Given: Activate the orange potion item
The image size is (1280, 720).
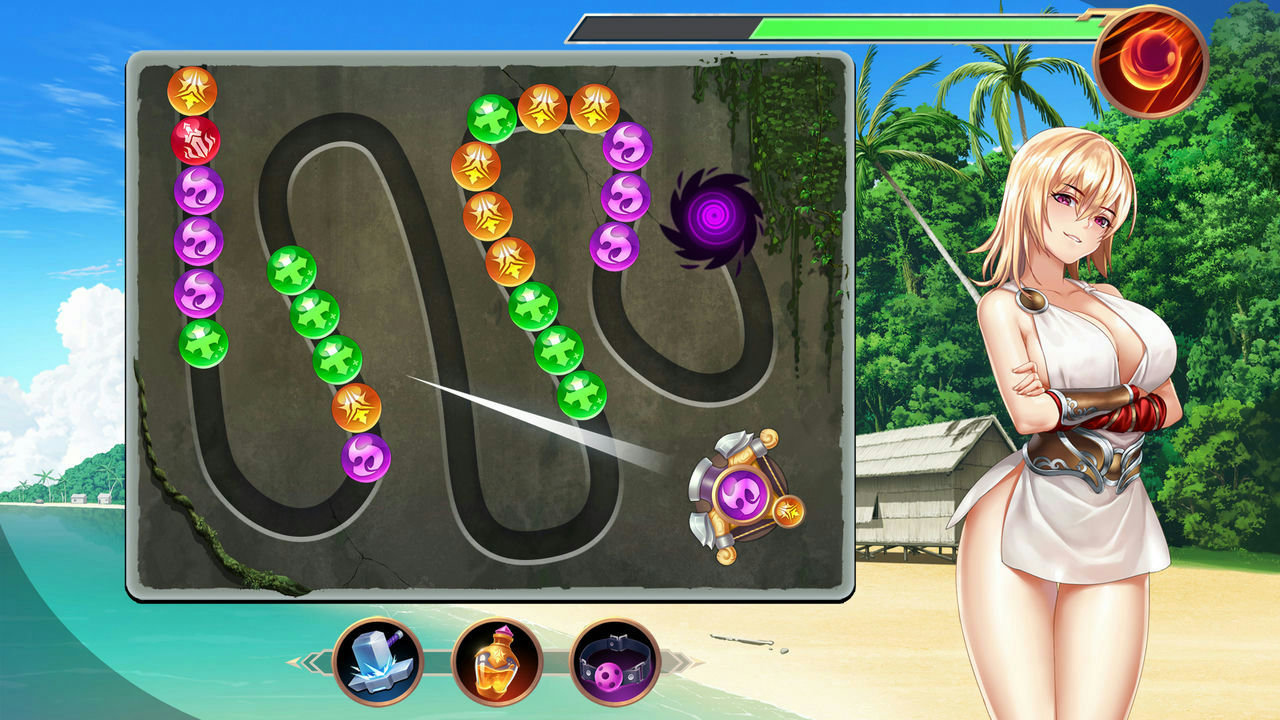Looking at the screenshot, I should (496, 662).
